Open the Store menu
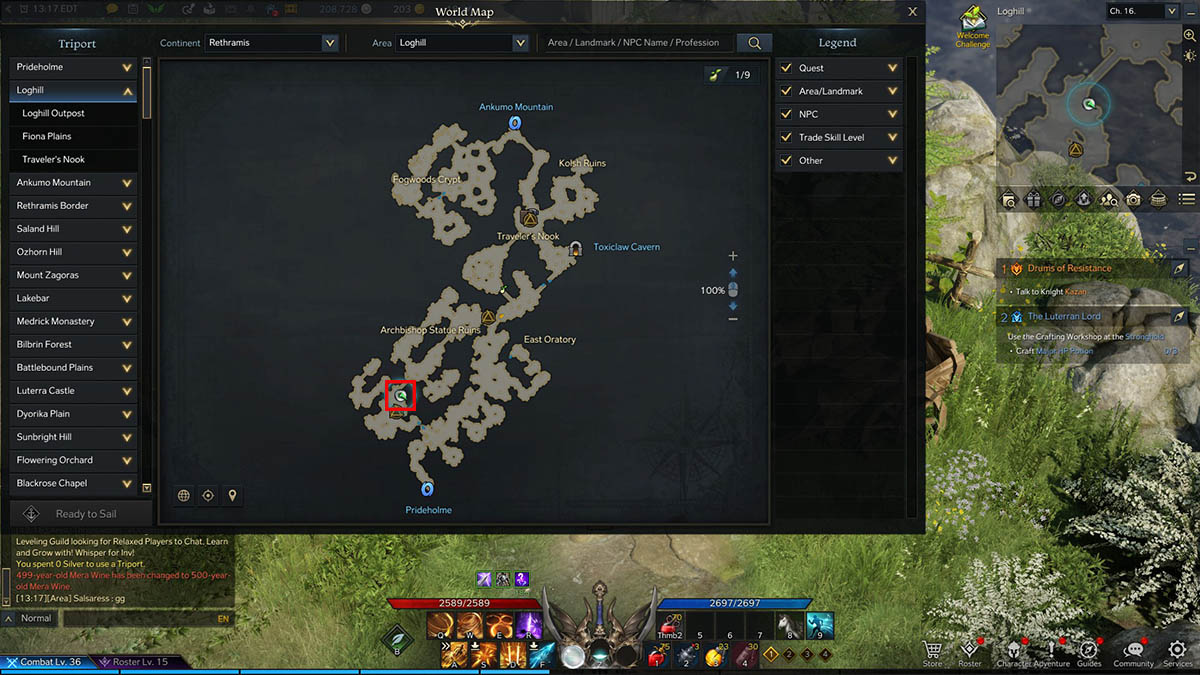 click(x=932, y=650)
